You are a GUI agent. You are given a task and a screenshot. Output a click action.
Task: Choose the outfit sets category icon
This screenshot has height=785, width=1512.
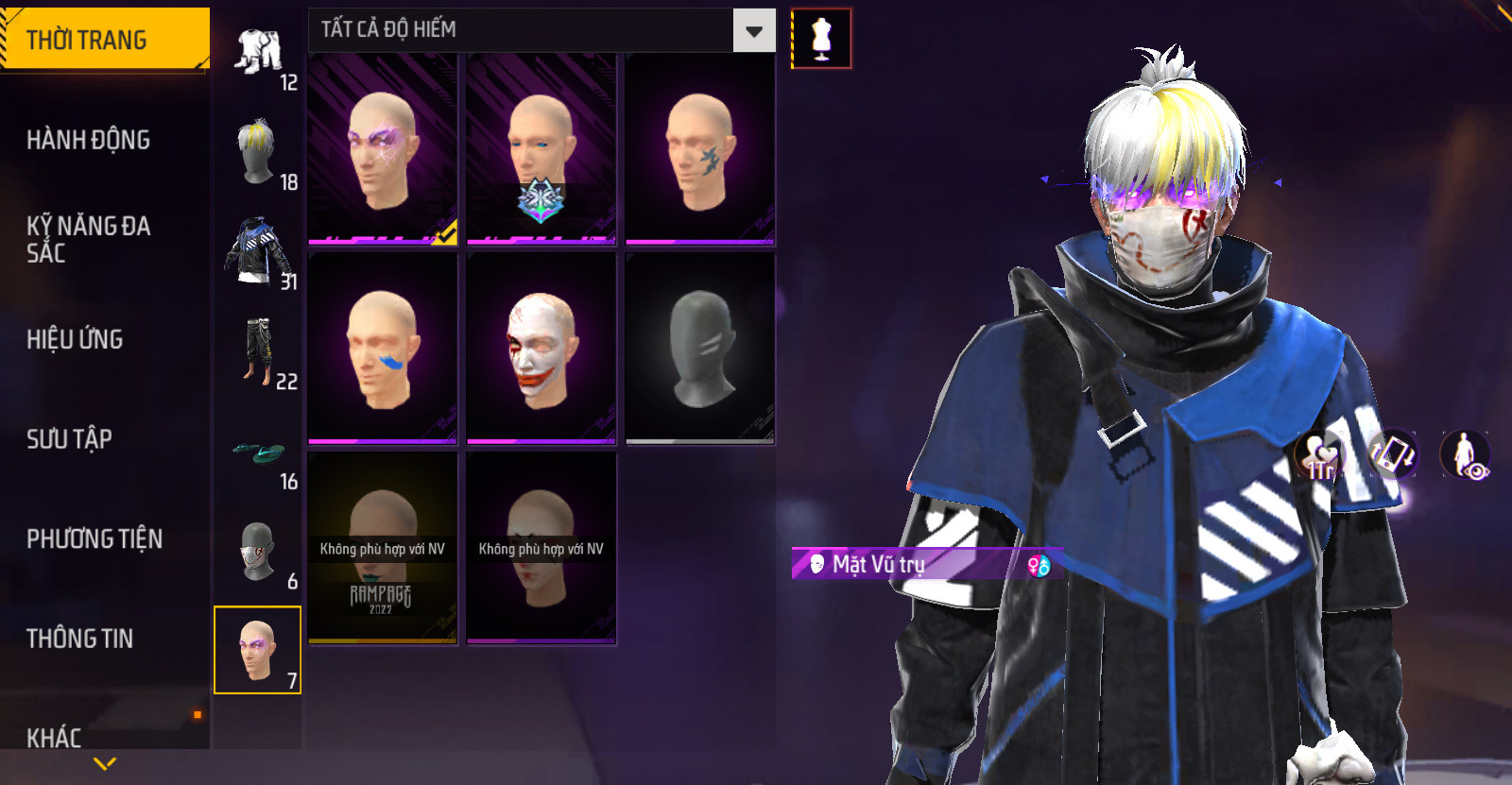click(259, 53)
